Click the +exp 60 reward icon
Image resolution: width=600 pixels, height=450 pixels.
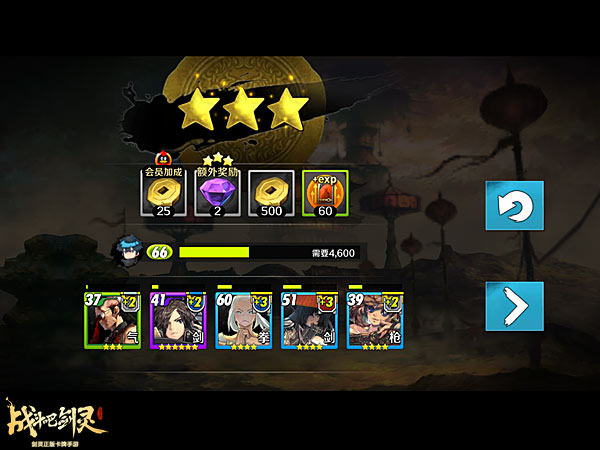(324, 193)
